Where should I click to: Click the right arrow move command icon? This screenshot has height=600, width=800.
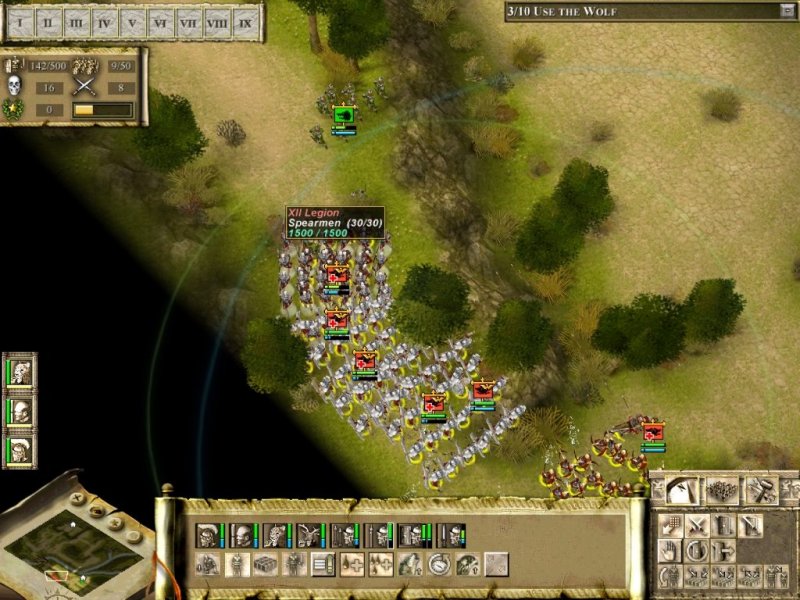(724, 551)
